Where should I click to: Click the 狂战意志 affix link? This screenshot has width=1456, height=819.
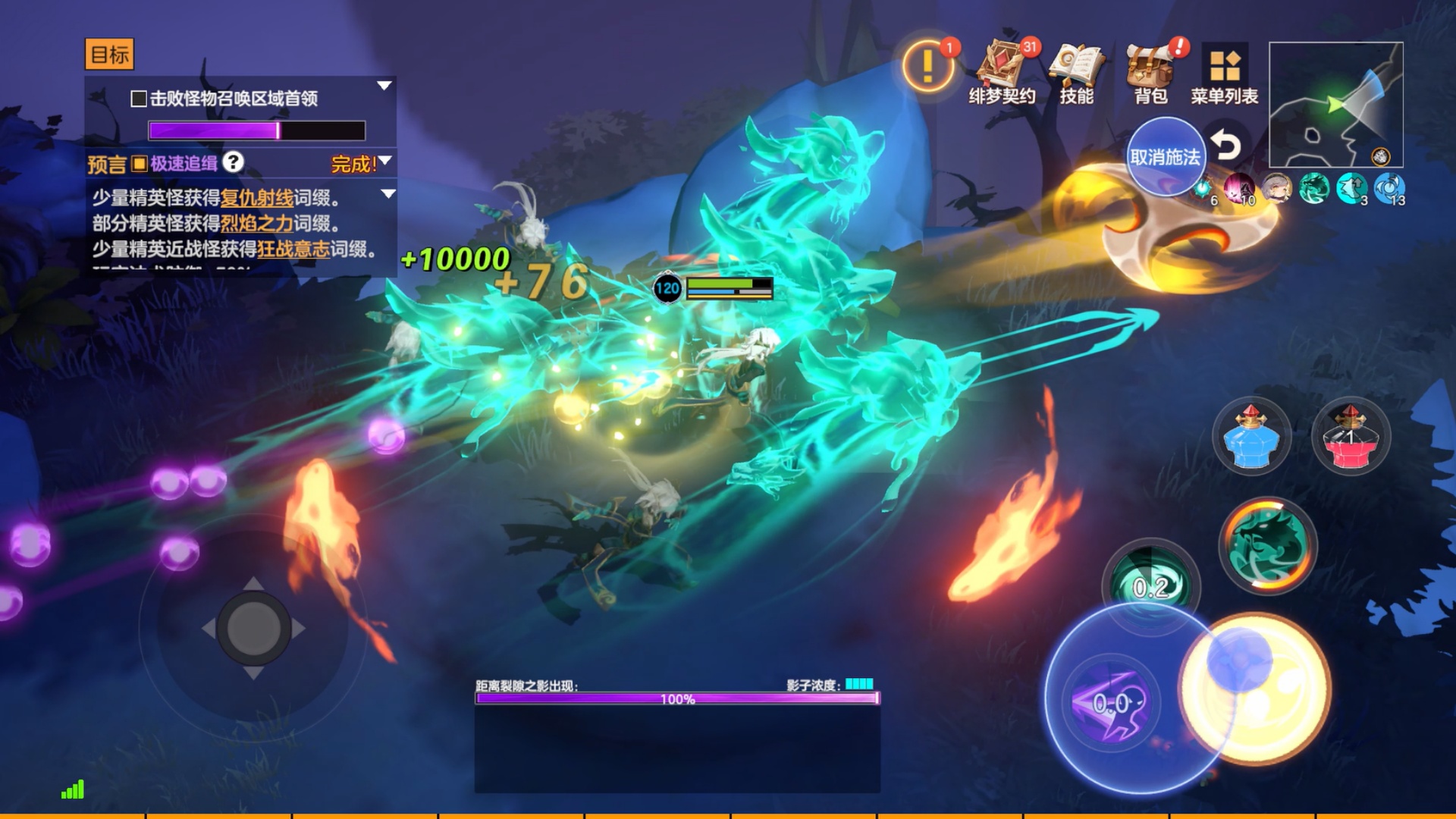[x=293, y=249]
